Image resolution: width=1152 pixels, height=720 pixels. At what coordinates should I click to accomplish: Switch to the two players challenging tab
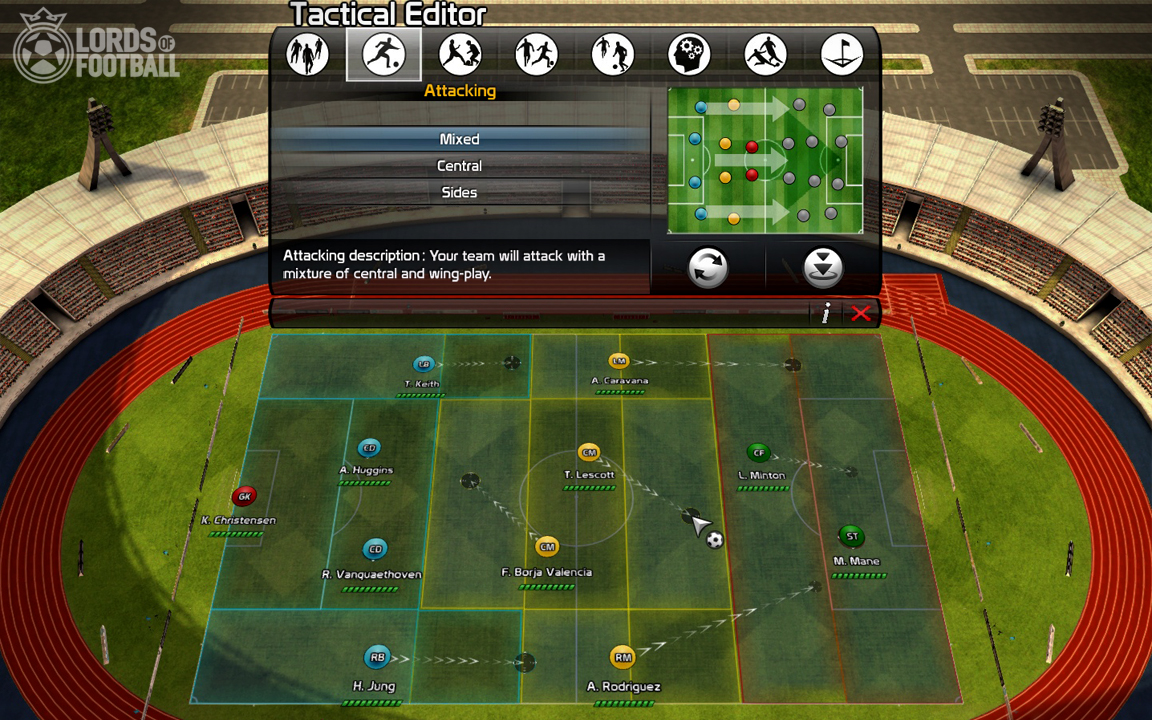pos(460,54)
